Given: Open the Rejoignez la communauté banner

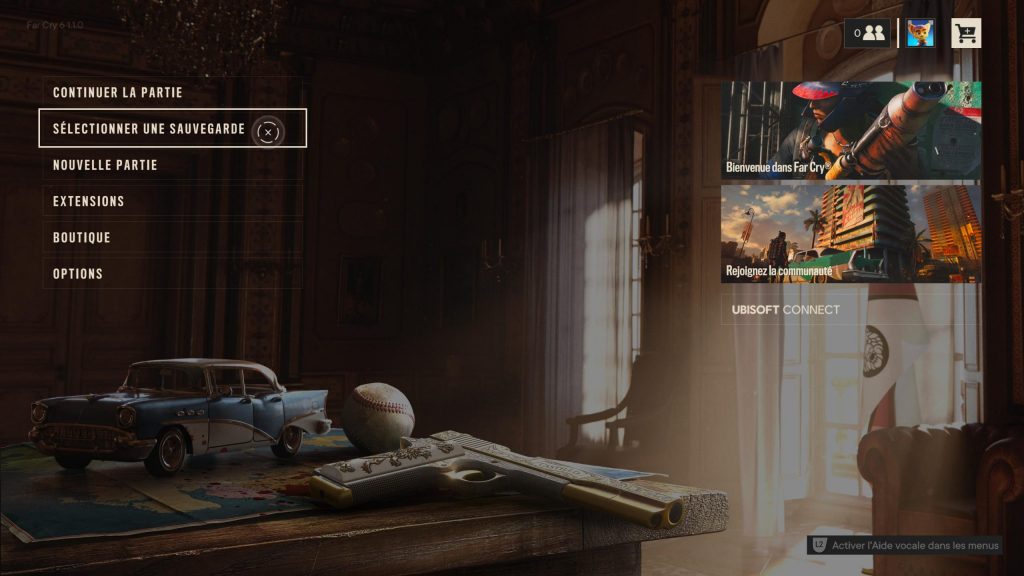Looking at the screenshot, I should point(851,234).
